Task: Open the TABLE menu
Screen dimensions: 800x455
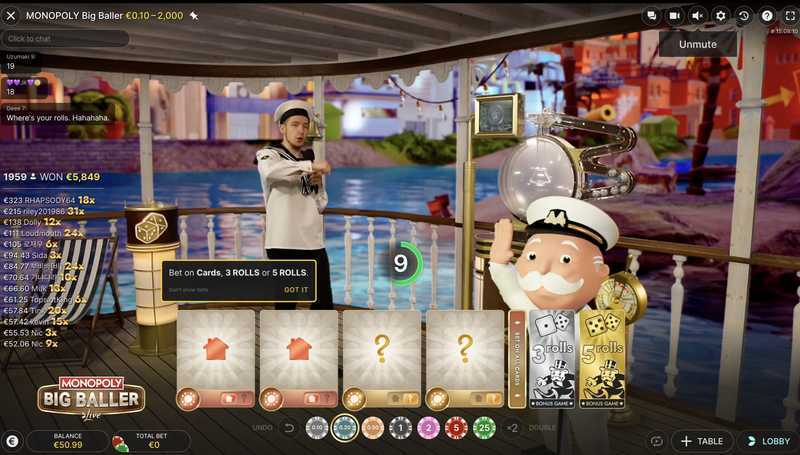Action: [700, 440]
